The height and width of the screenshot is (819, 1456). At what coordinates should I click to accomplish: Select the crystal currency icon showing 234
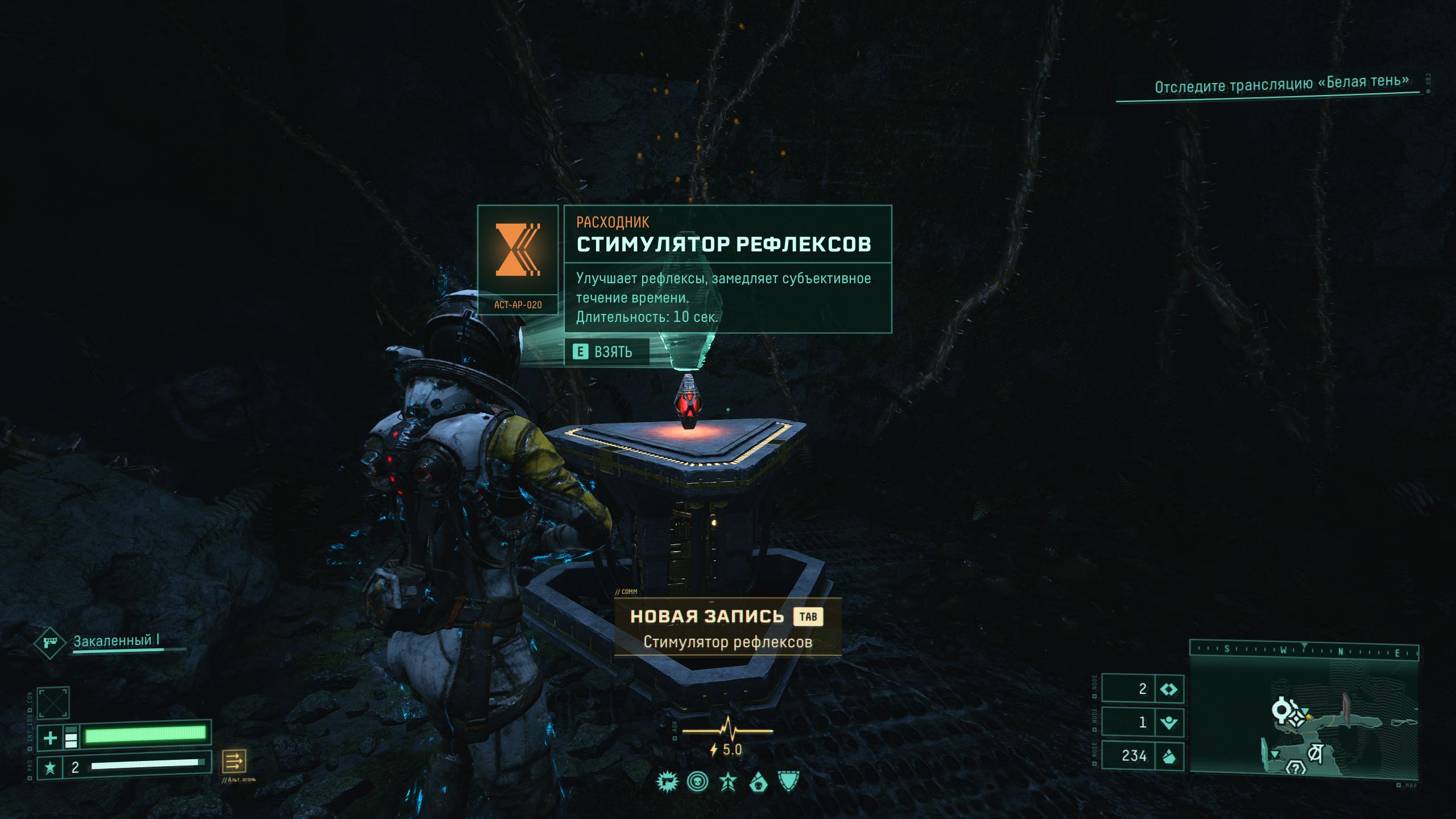point(1169,756)
